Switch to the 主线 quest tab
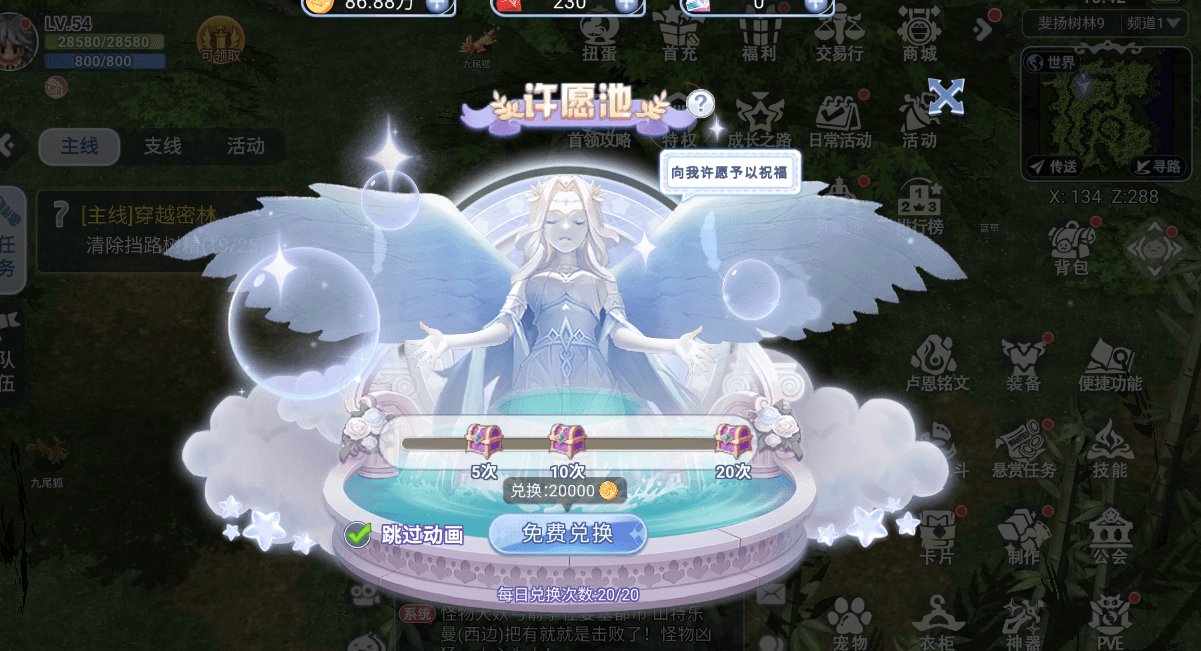 coord(80,147)
